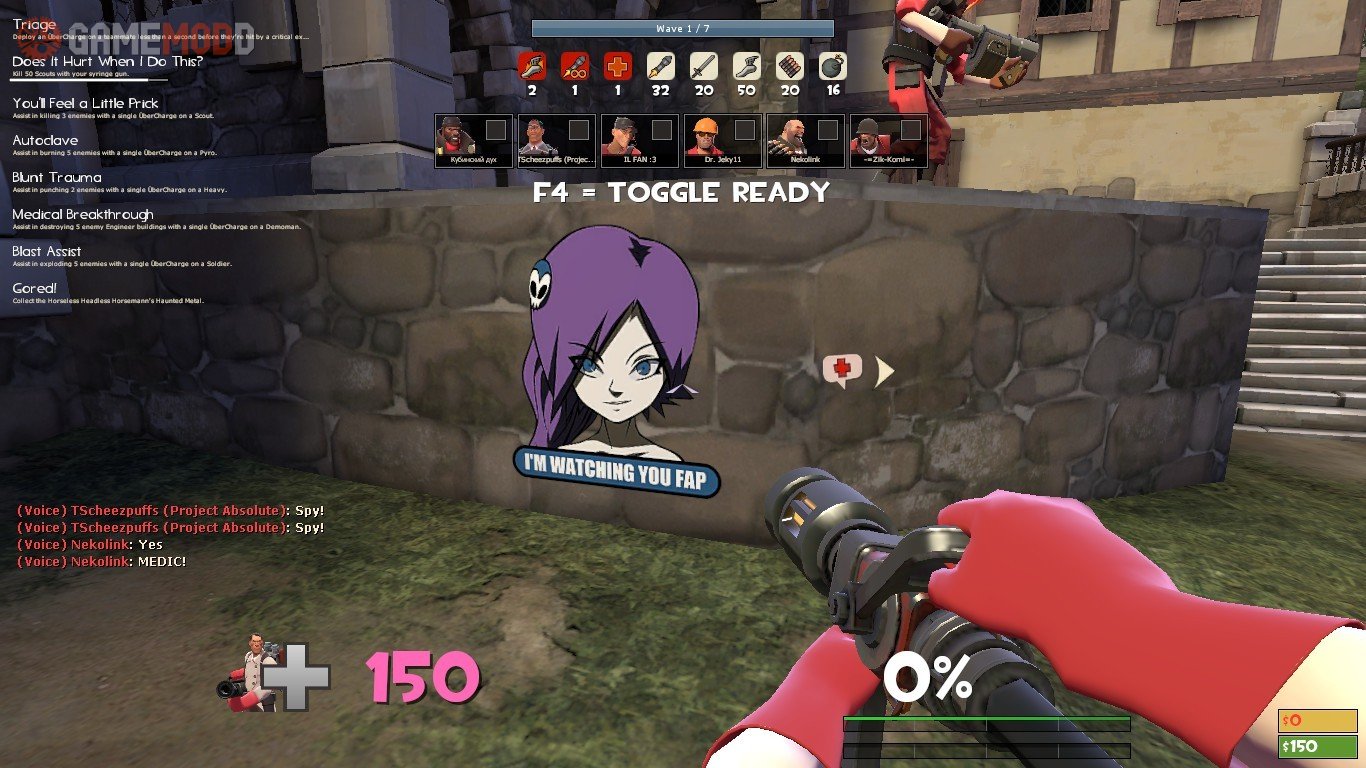Viewport: 1366px width, 768px height.
Task: Click the Autoclave achievement entry
Action: click(x=45, y=141)
